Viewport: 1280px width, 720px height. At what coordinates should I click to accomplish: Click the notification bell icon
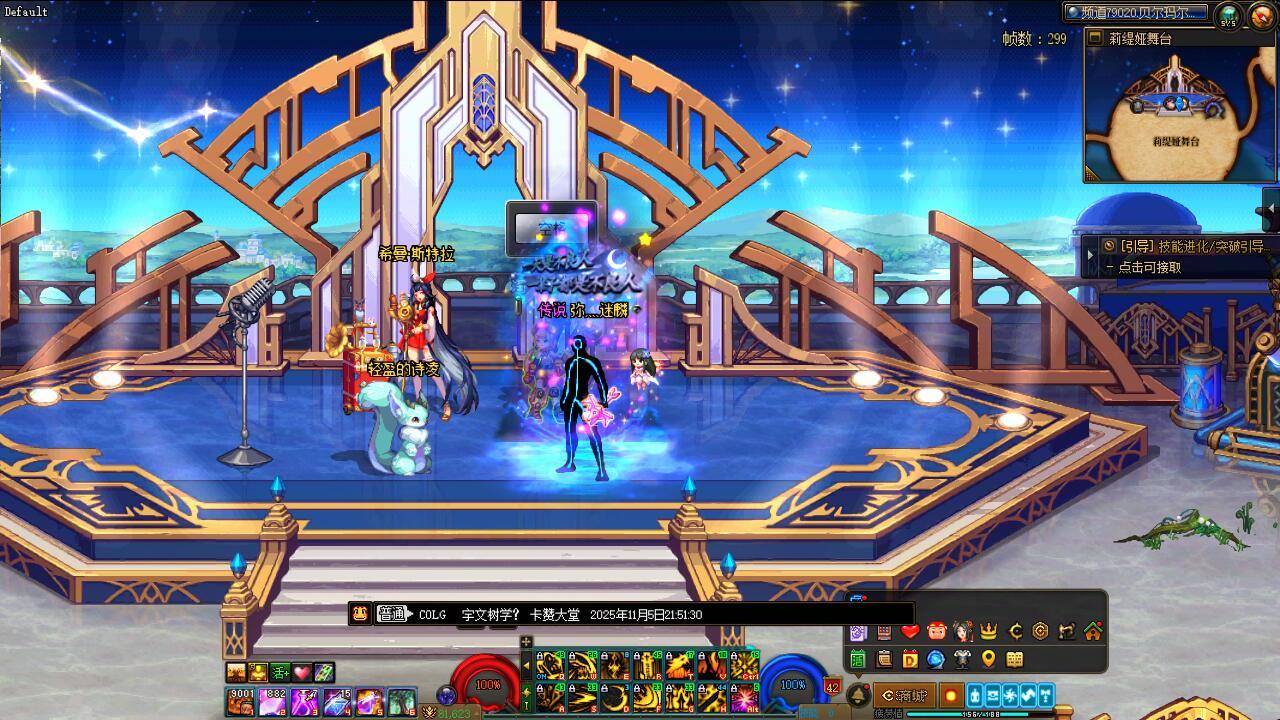pyautogui.click(x=858, y=695)
